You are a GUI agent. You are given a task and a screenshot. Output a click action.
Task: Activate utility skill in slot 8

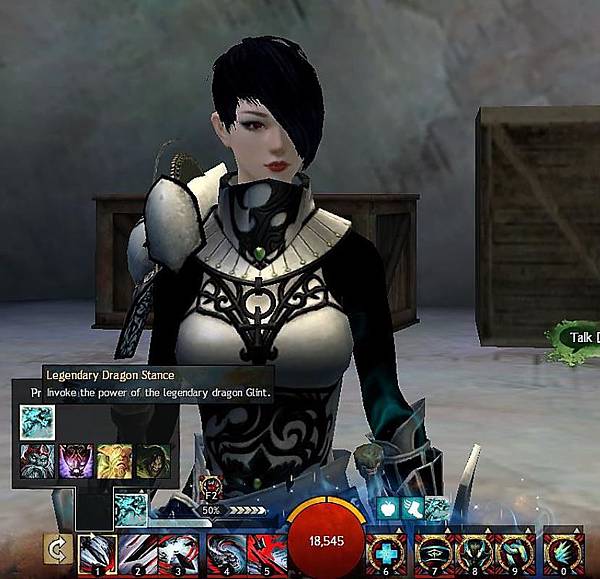click(471, 553)
